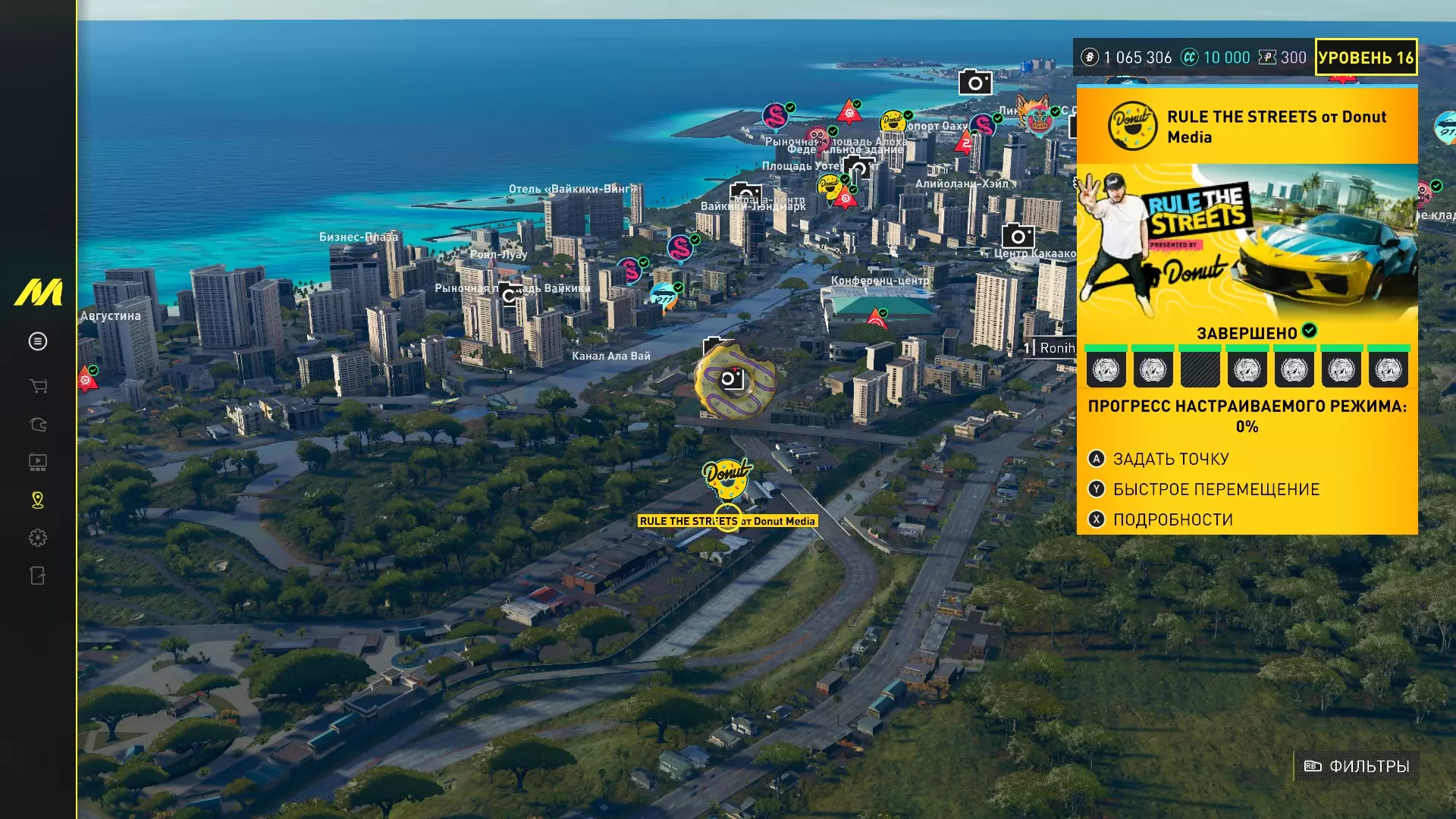Click the yellow Motorfest M logo
Screen dimensions: 1456x819
(38, 293)
